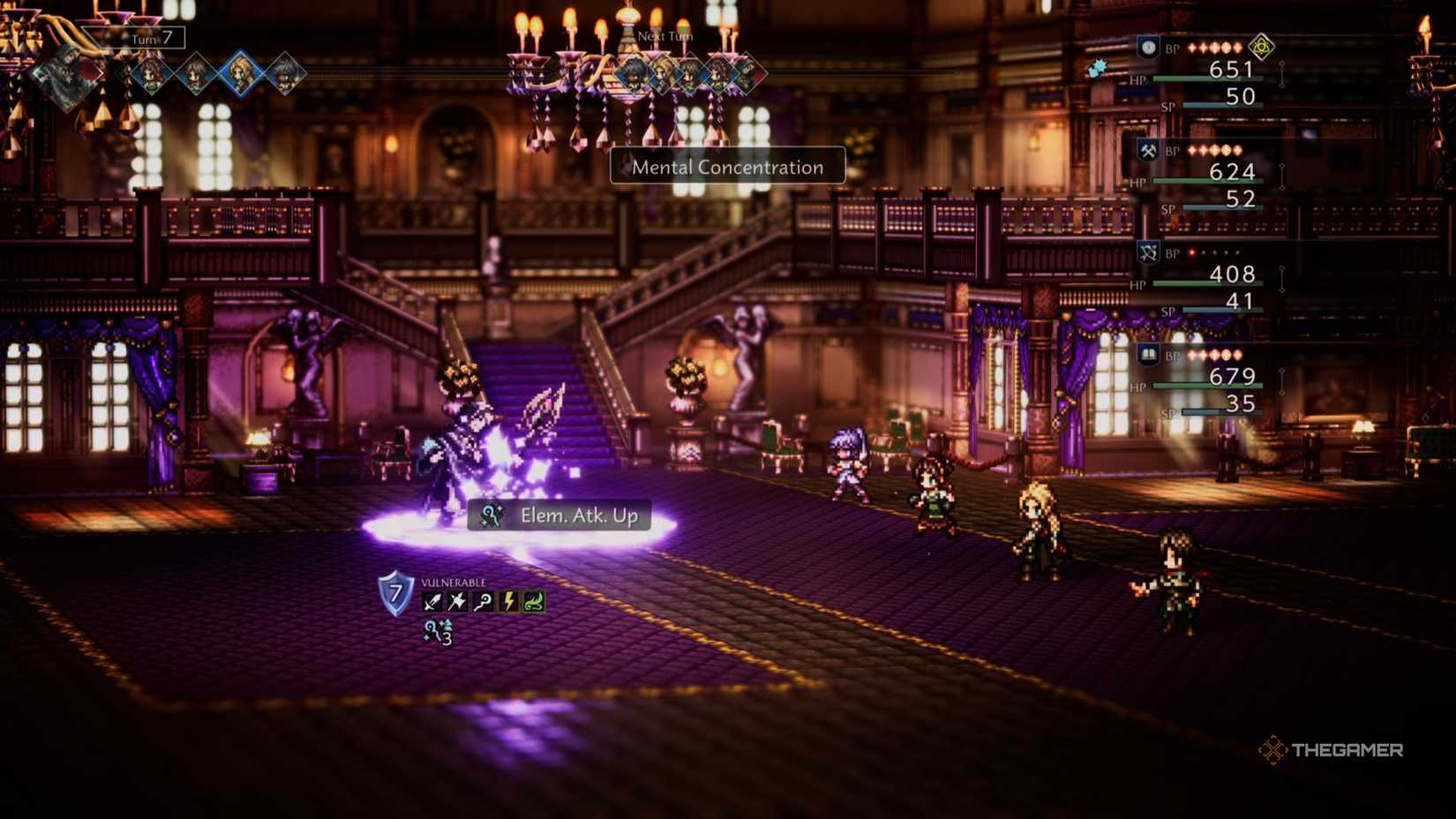Click the staff weakness icon

(482, 601)
